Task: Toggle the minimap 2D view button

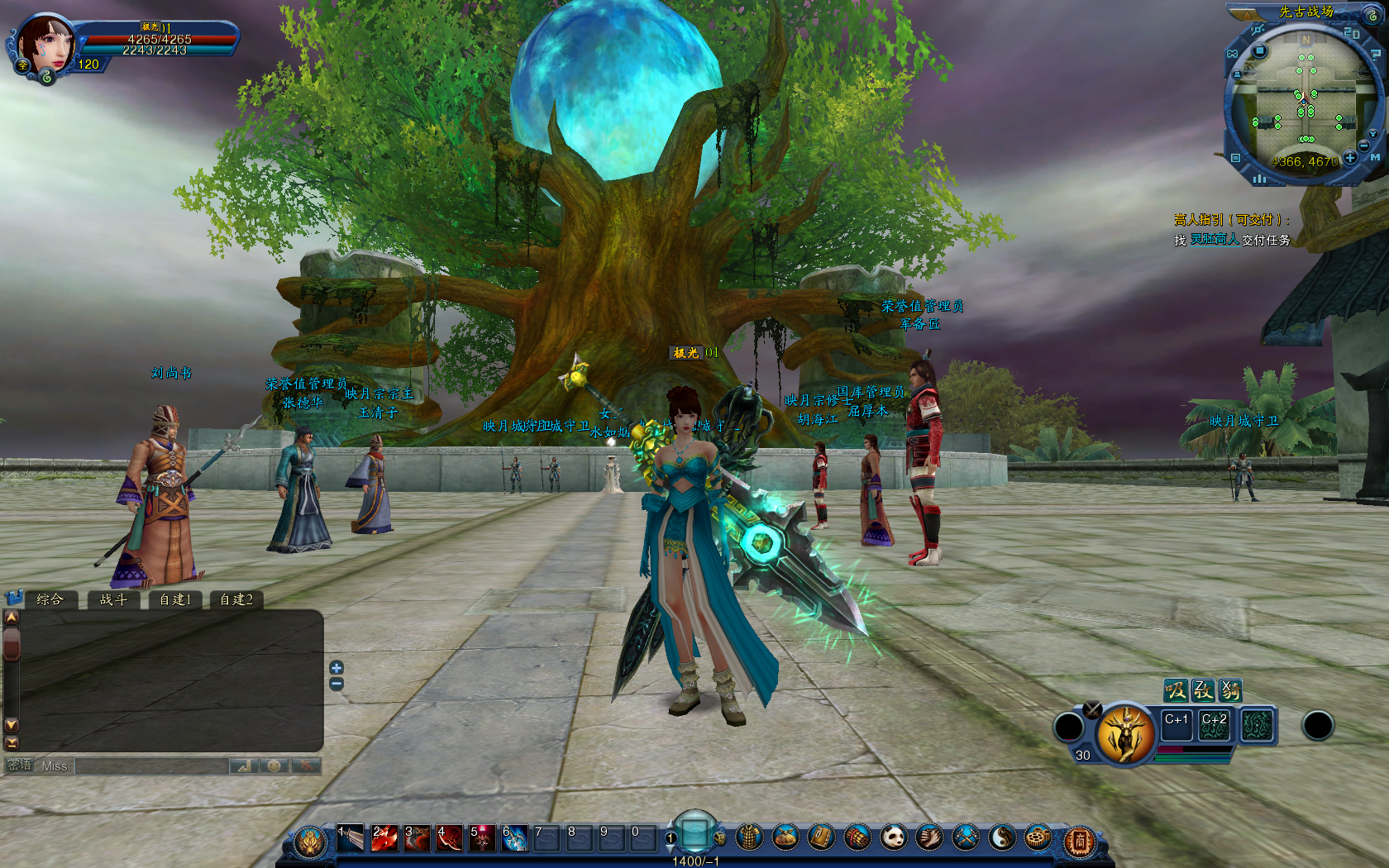Action: tap(1352, 33)
